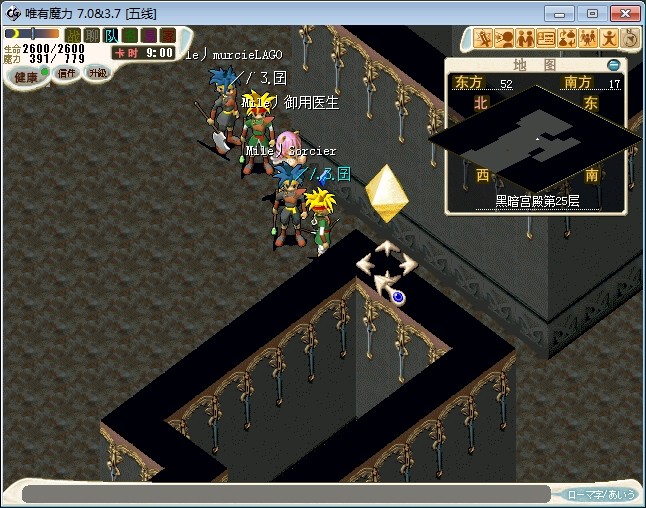
Task: Open the name card icon
Action: pyautogui.click(x=546, y=39)
